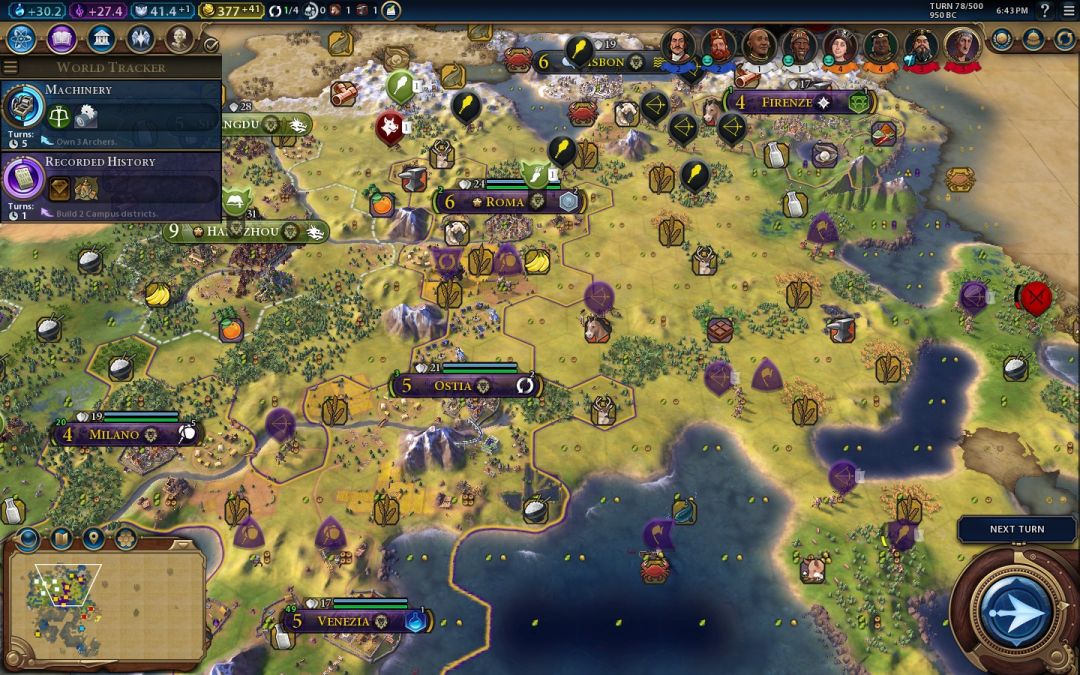Viewport: 1080px width, 675px height.
Task: End turn with the large arrow globe
Action: pyautogui.click(x=1016, y=609)
